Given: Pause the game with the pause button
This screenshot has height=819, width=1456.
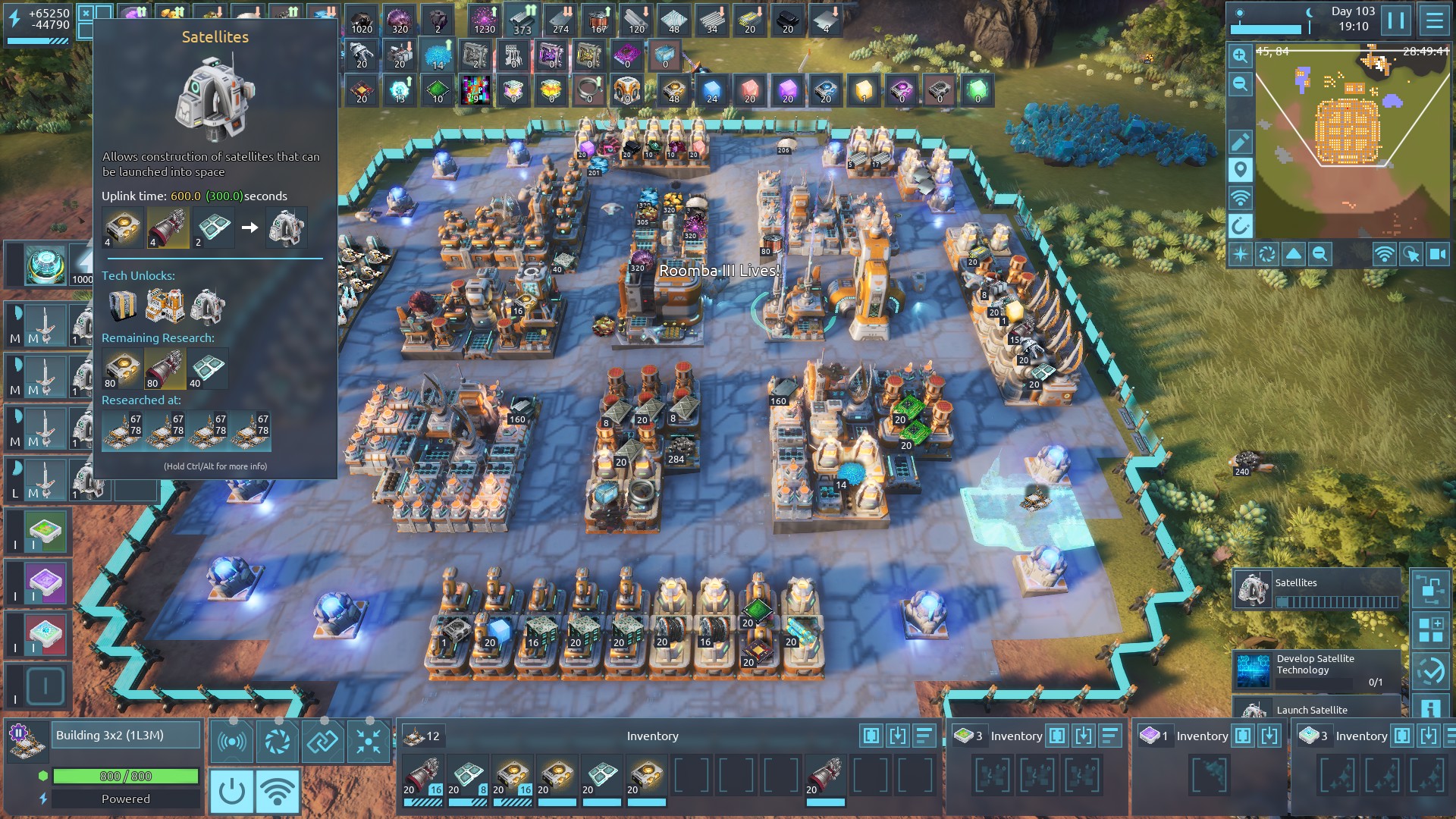Looking at the screenshot, I should tap(1395, 20).
